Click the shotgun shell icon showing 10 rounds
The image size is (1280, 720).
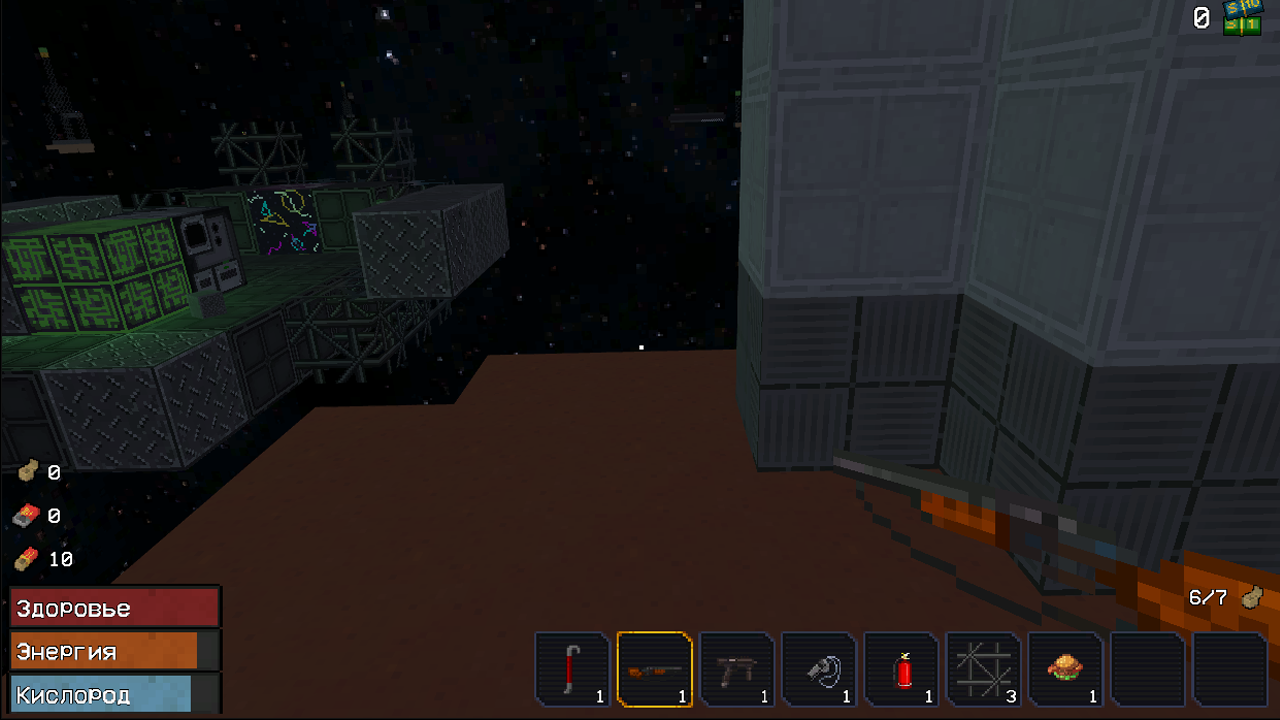point(27,559)
